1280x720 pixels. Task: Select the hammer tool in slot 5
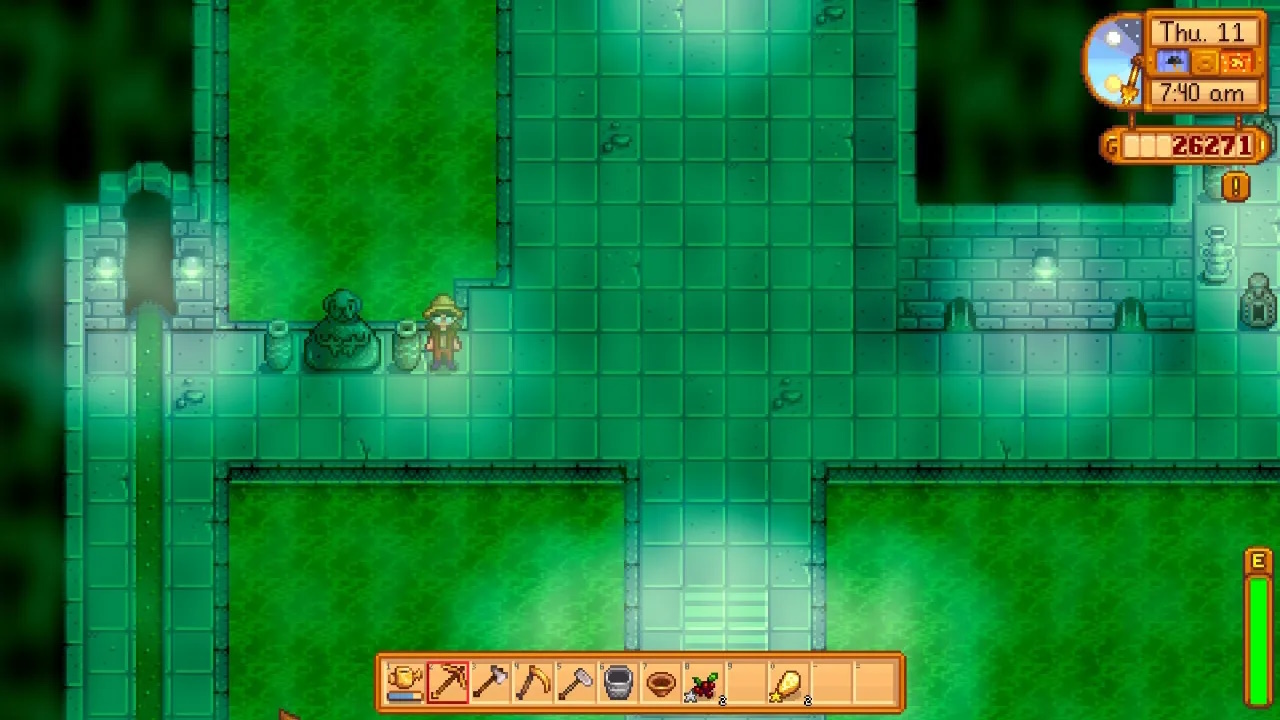[x=576, y=683]
